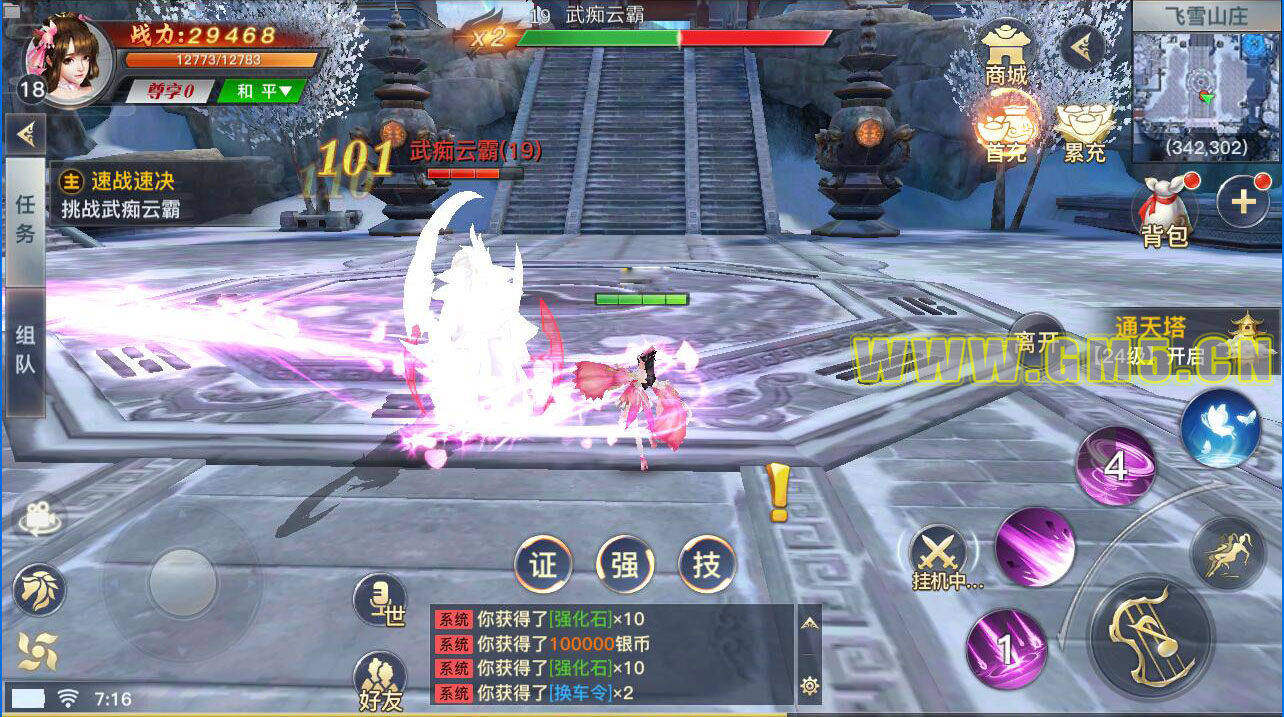Screen dimensions: 1284x717
Task: Open chat settings gear icon
Action: [810, 685]
